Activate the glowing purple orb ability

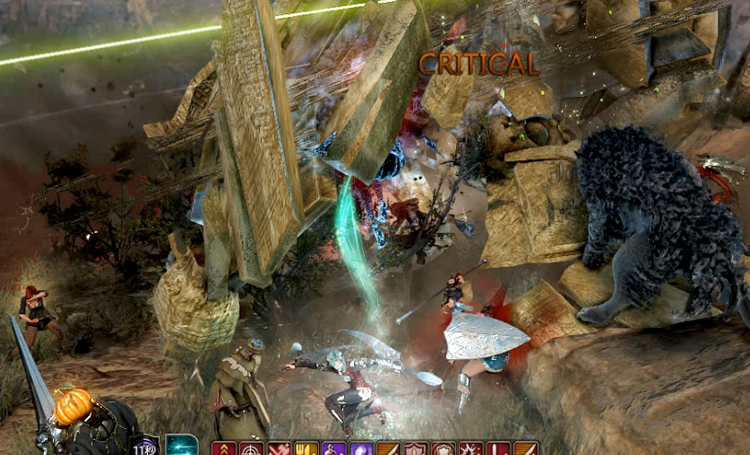point(360,448)
